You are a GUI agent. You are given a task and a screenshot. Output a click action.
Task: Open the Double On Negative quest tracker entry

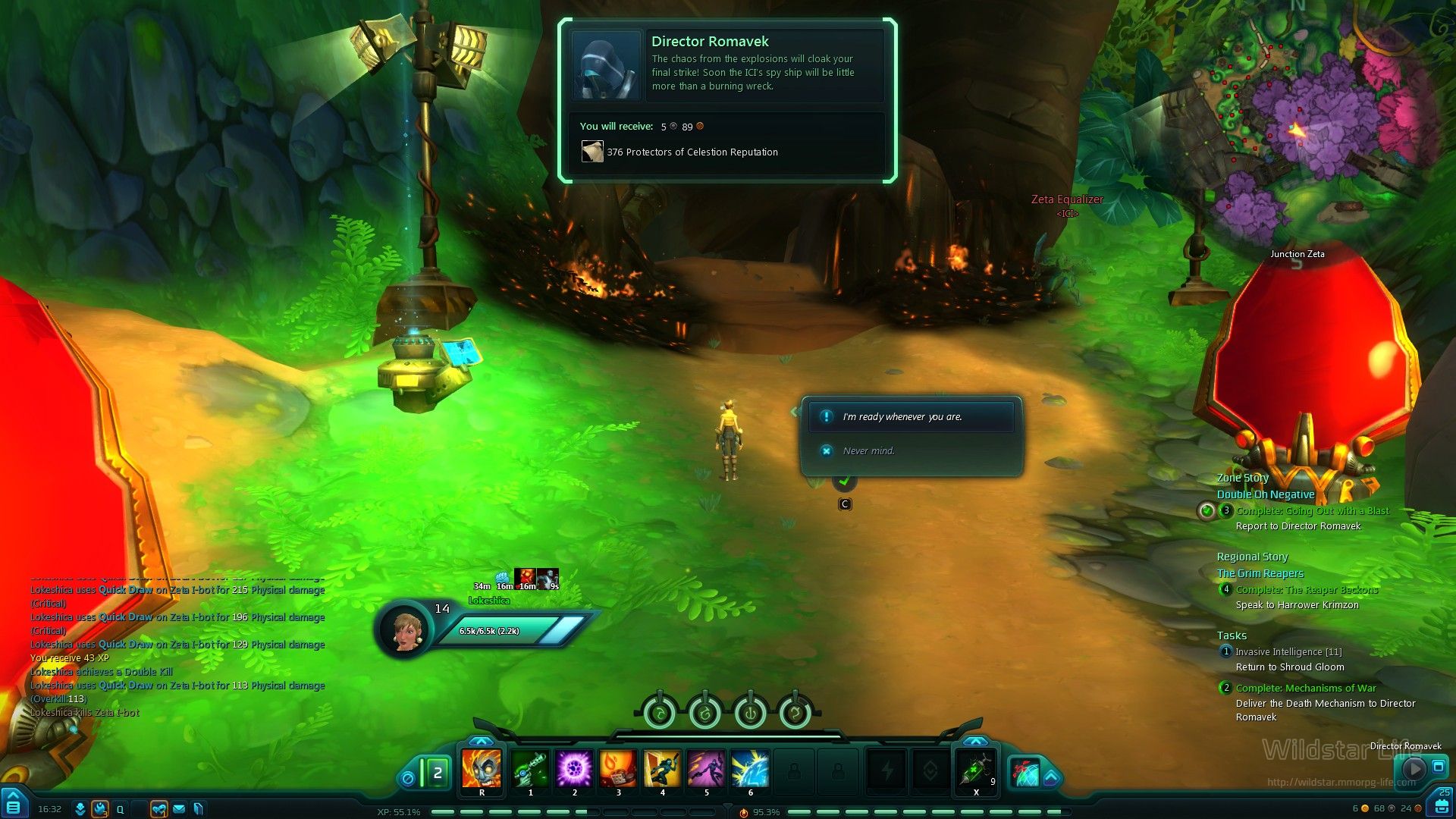[x=1266, y=494]
